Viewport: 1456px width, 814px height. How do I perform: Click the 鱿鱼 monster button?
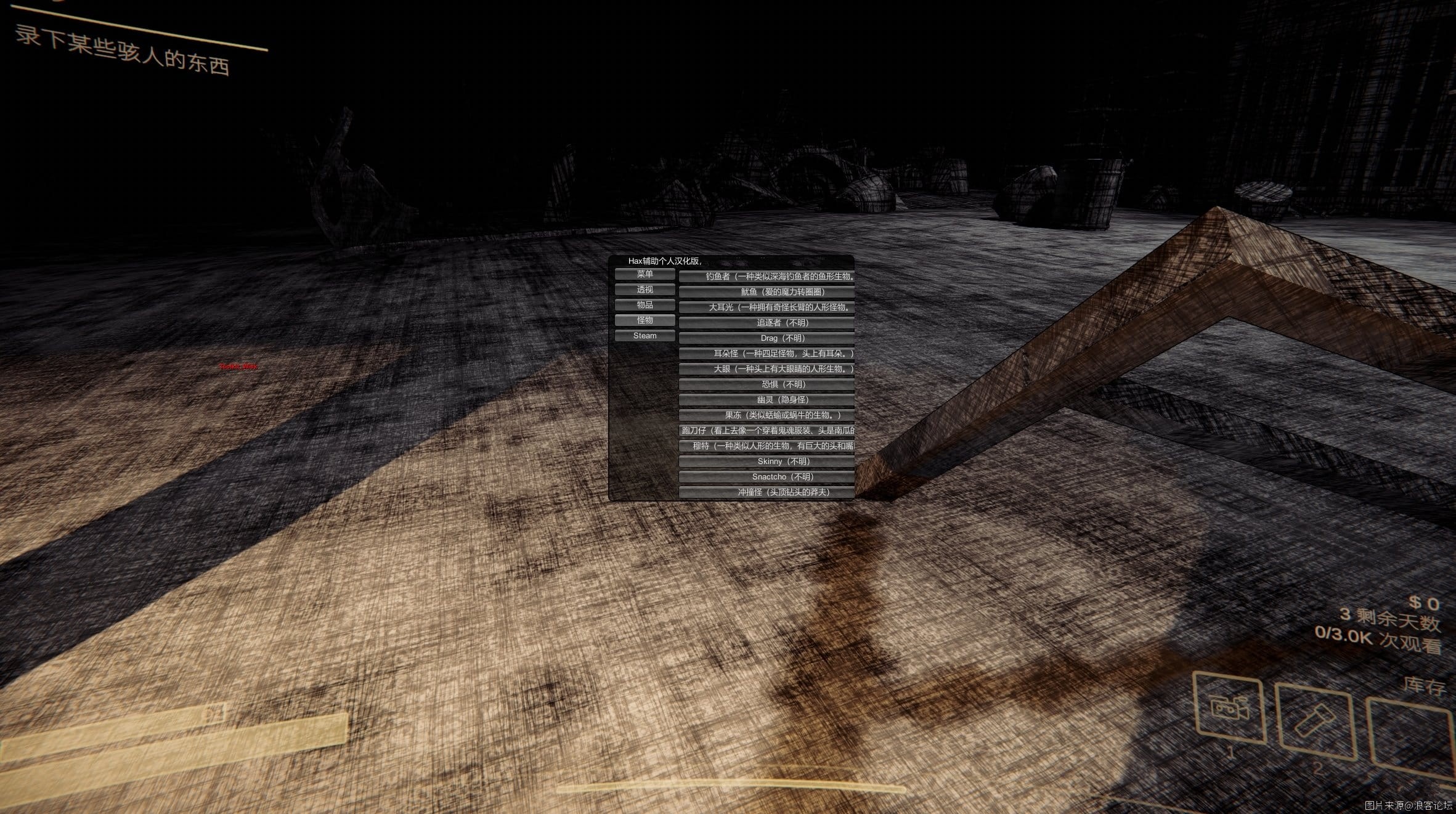(x=767, y=292)
